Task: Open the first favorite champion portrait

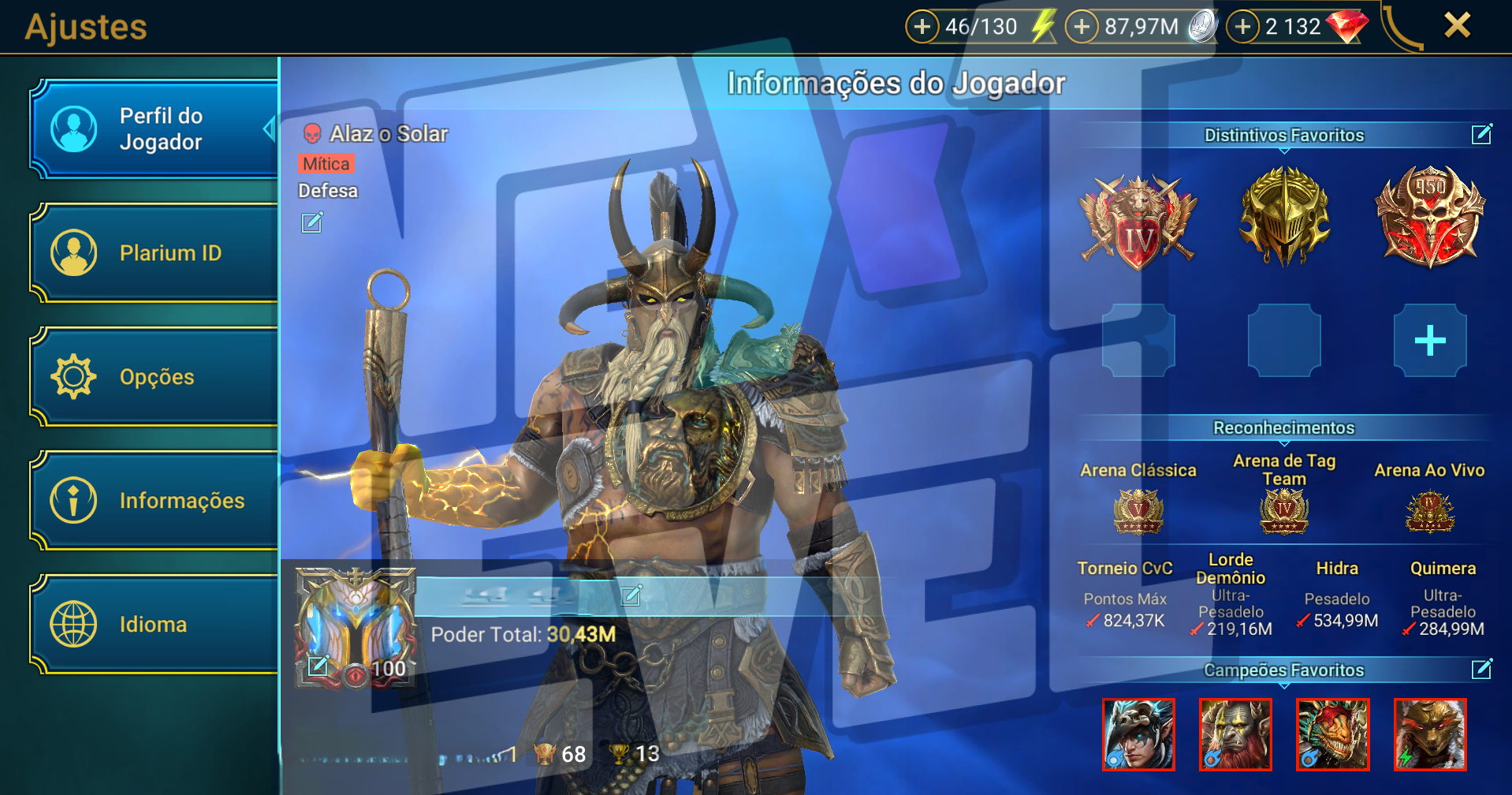Action: 1138,734
